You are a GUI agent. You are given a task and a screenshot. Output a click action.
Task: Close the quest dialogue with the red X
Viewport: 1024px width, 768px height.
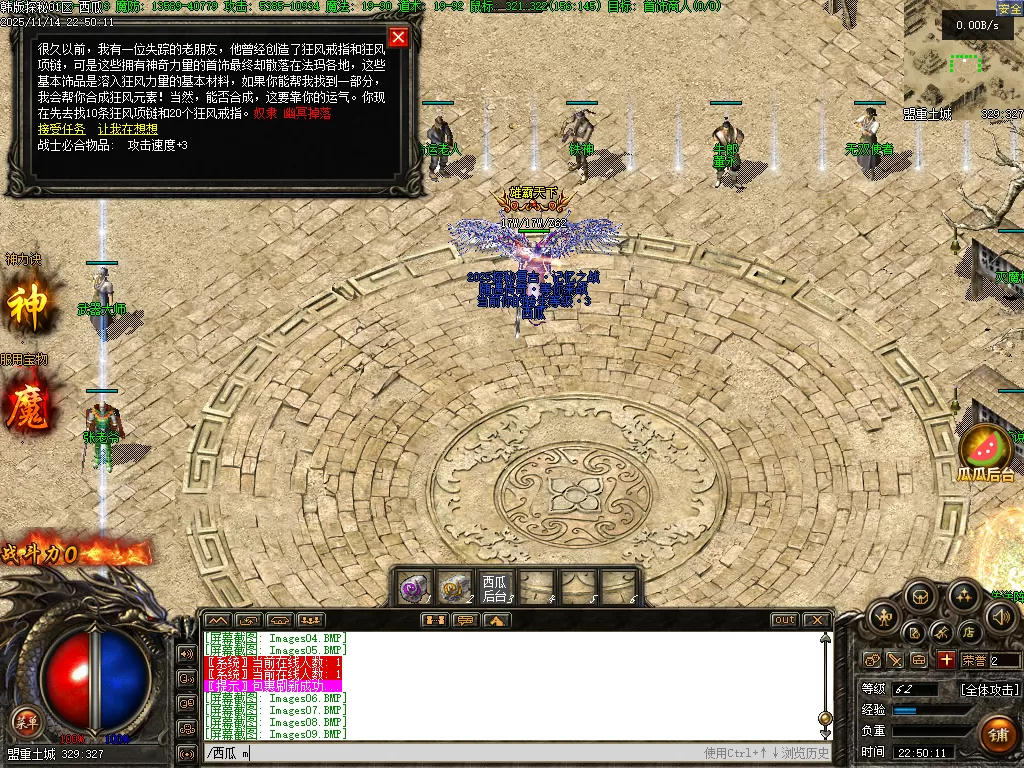(398, 38)
